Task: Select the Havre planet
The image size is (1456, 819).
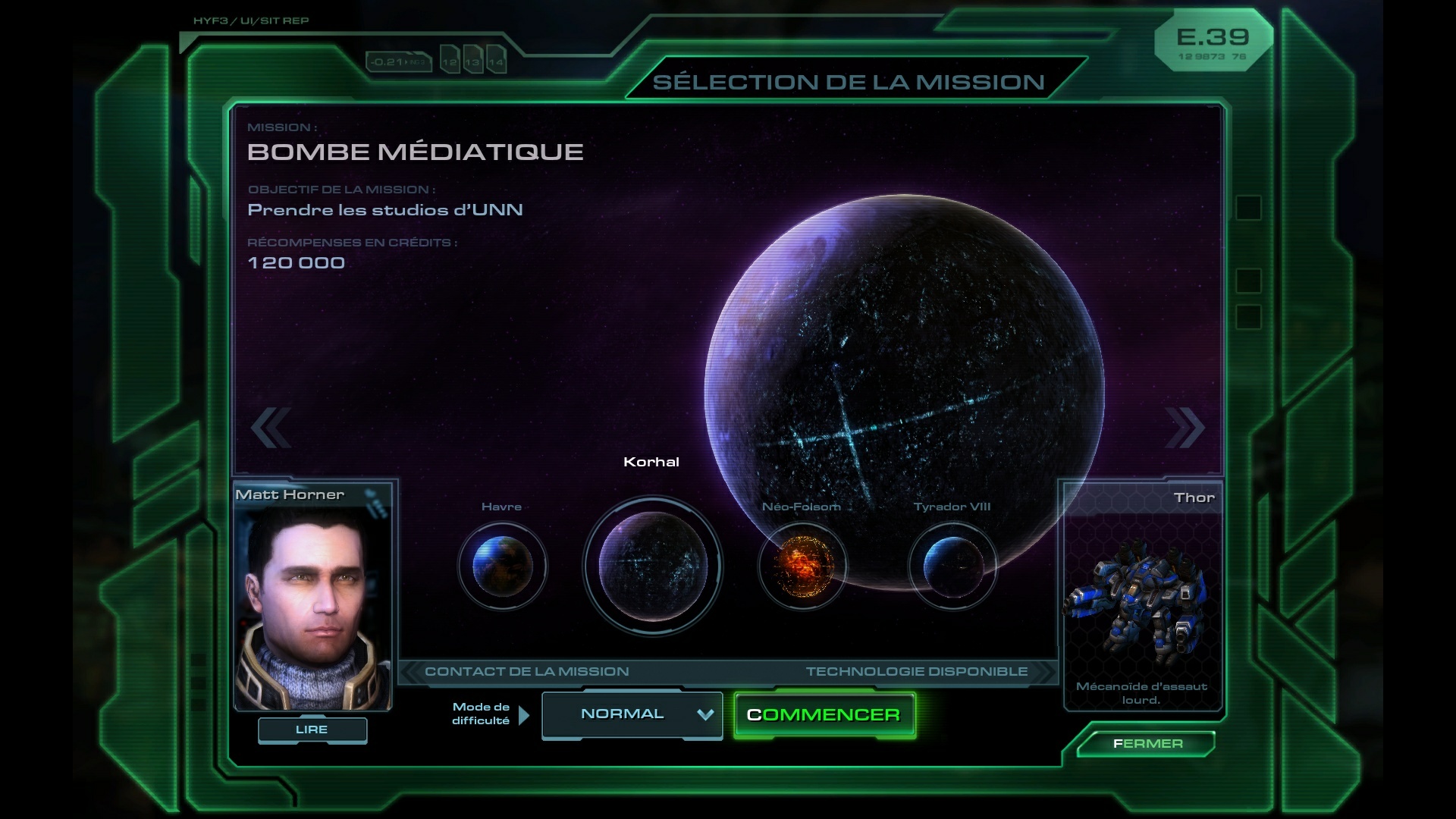Action: pyautogui.click(x=502, y=566)
